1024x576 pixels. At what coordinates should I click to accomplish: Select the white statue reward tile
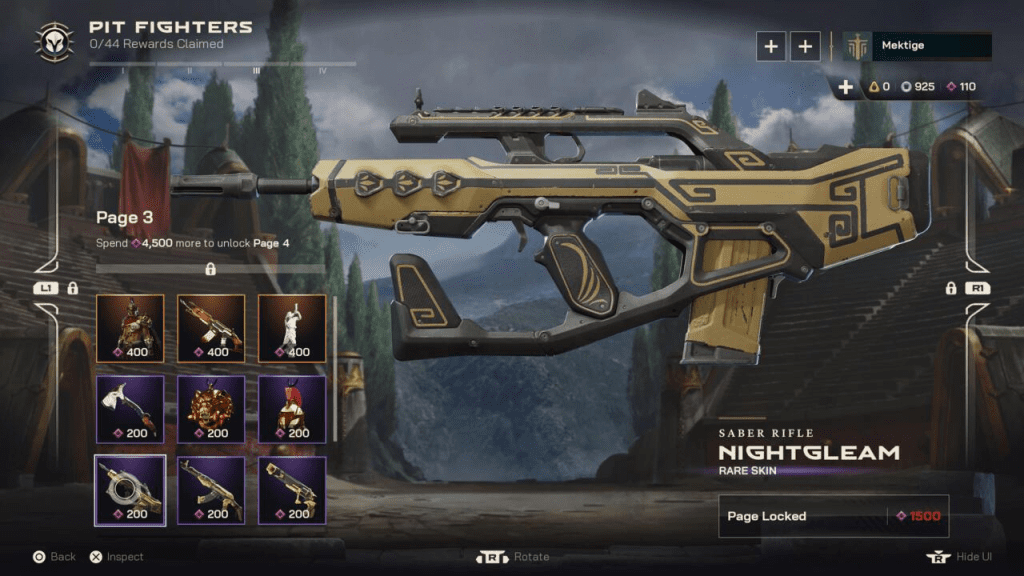point(292,328)
